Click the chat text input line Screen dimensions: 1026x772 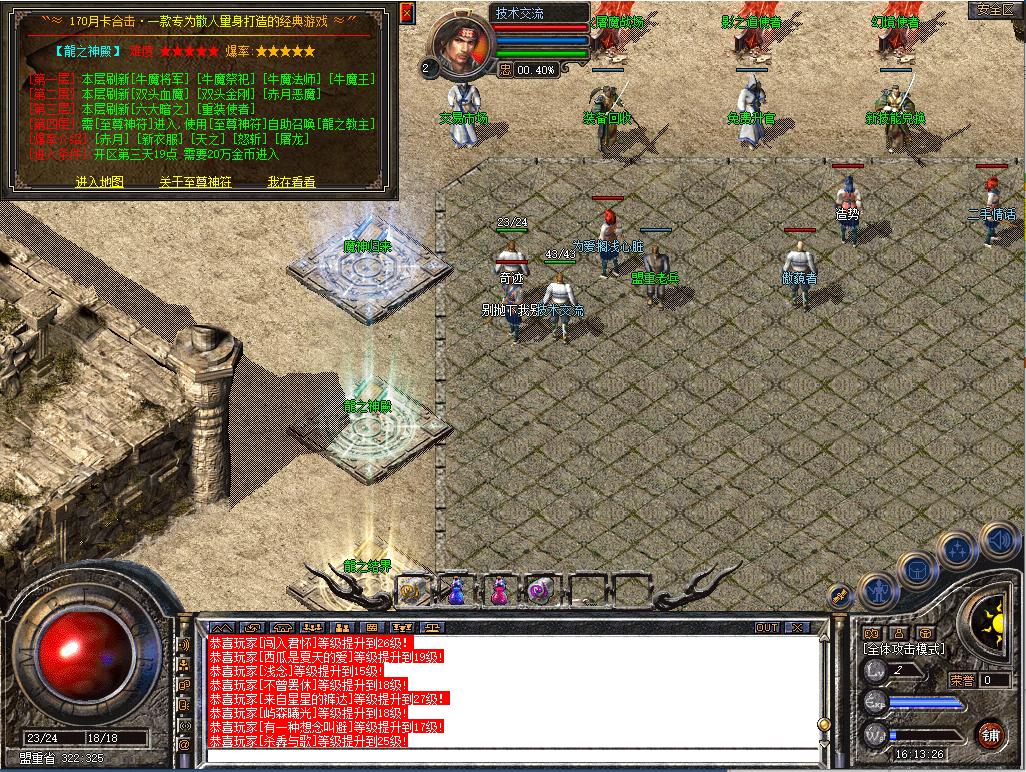coord(510,755)
